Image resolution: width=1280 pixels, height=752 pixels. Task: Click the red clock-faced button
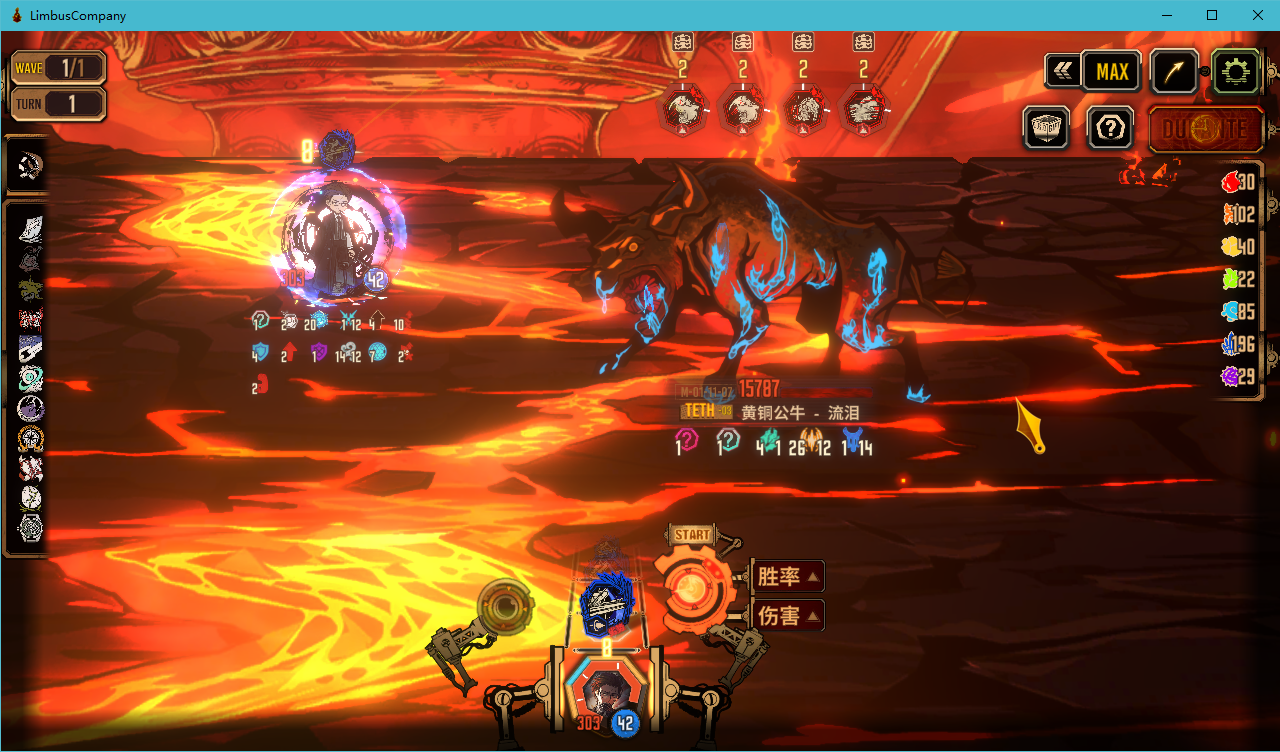tap(1206, 129)
